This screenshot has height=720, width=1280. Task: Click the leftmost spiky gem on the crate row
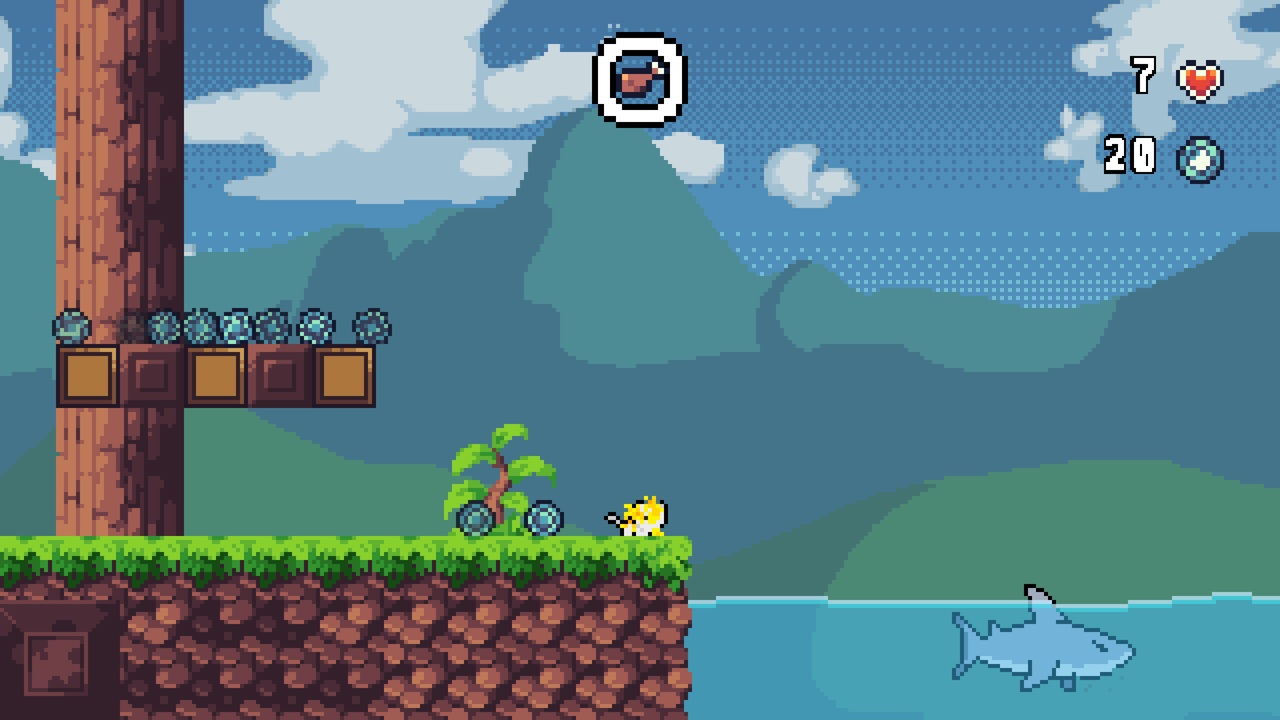coord(70,328)
